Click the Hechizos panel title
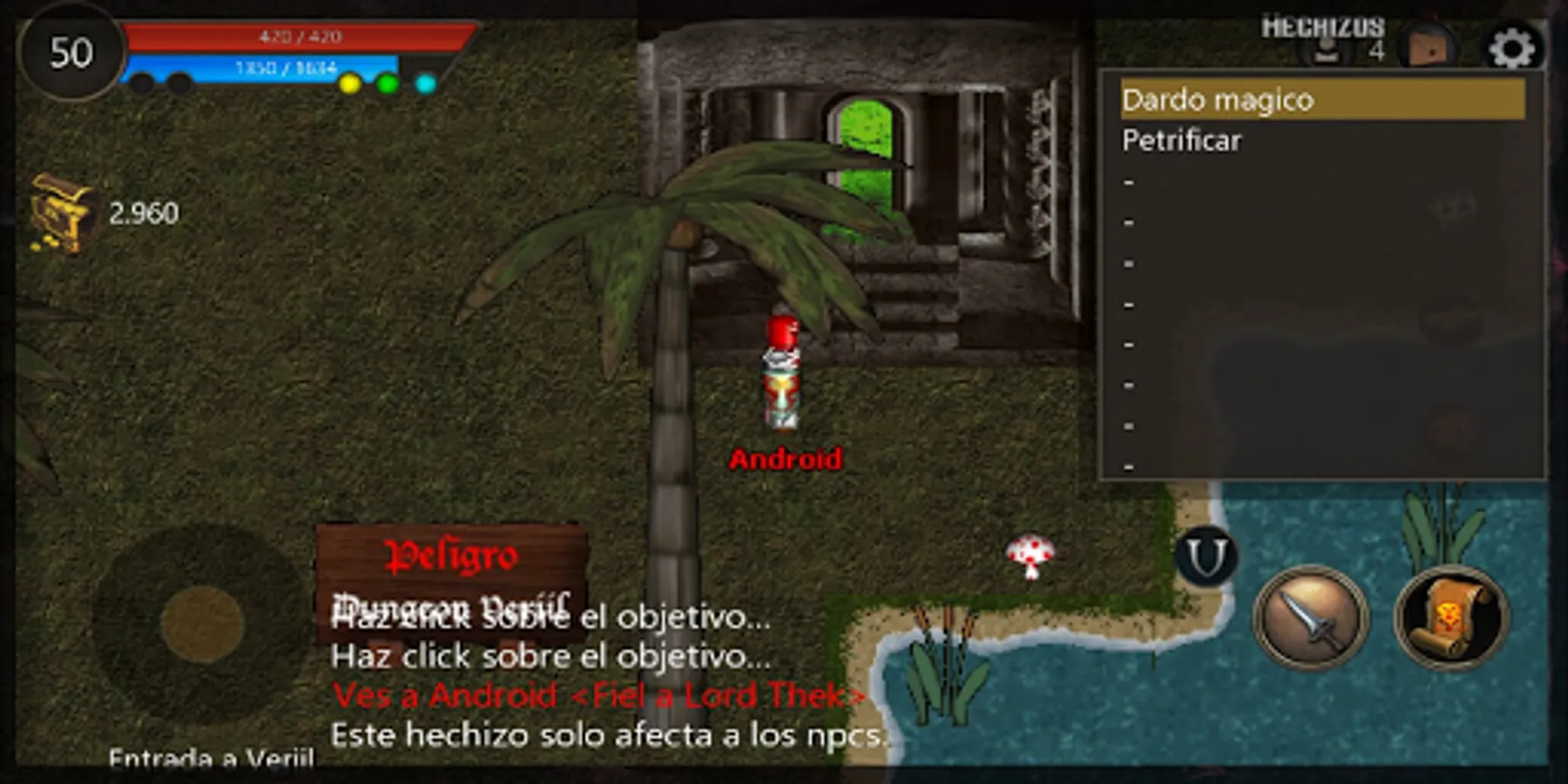1568x784 pixels. [x=1324, y=26]
